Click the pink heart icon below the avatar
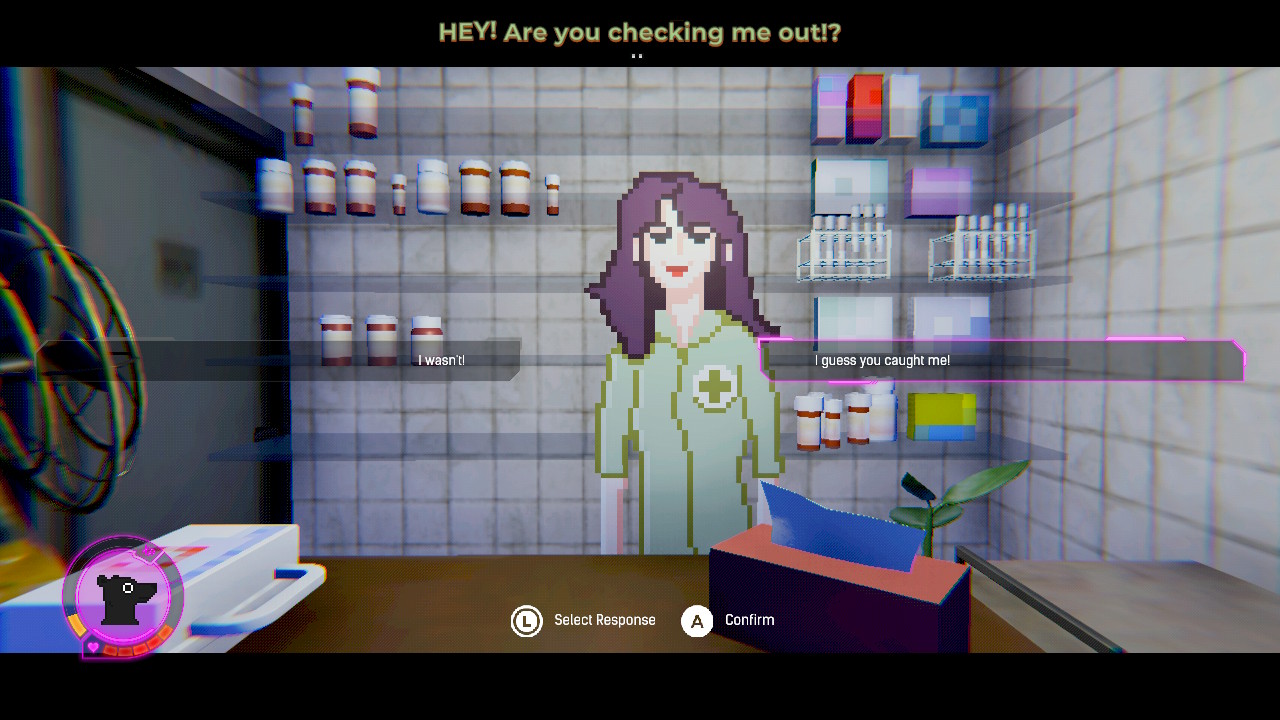This screenshot has width=1280, height=720. coord(93,646)
